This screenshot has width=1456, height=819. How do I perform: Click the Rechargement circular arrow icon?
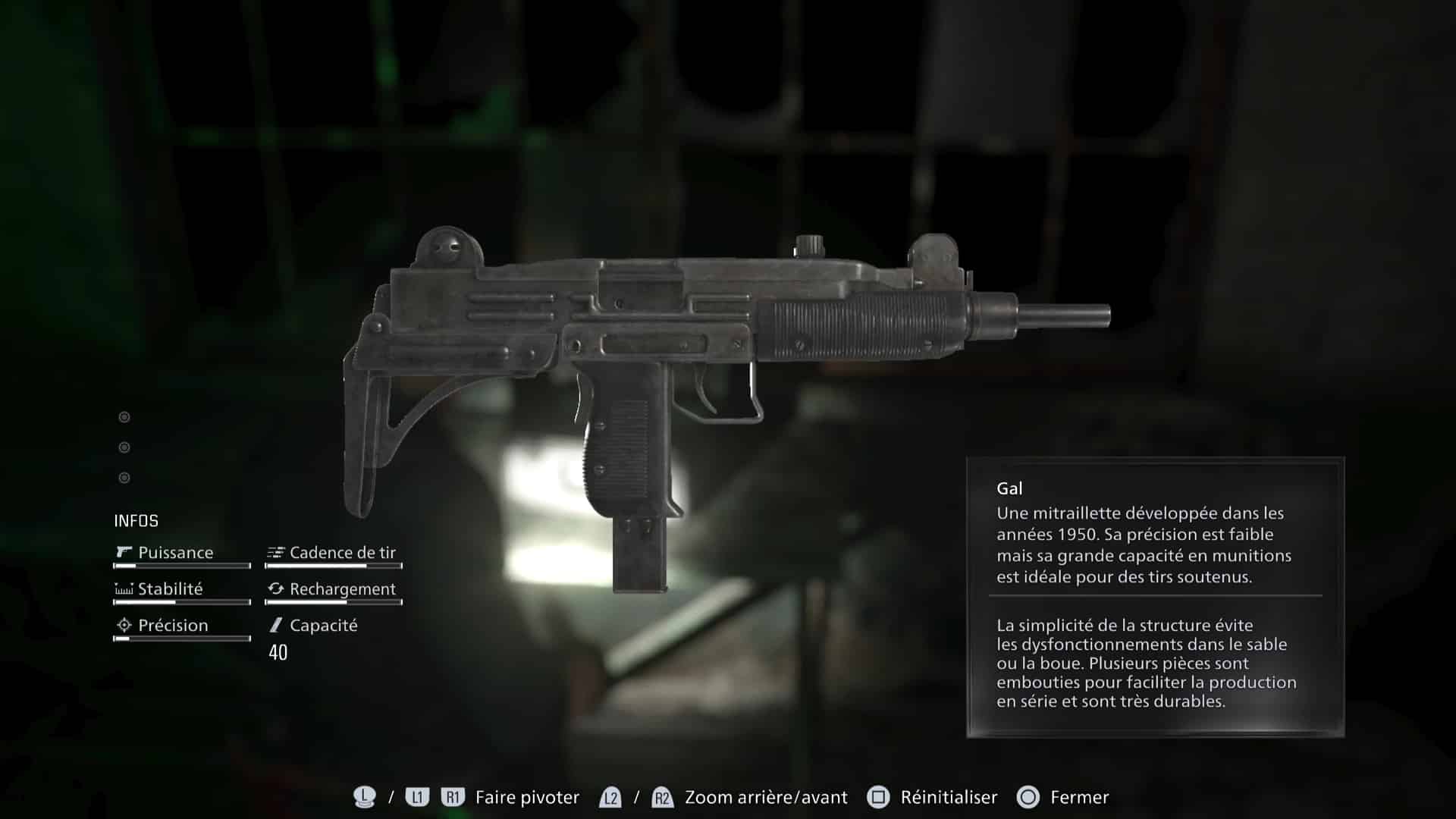coord(275,588)
